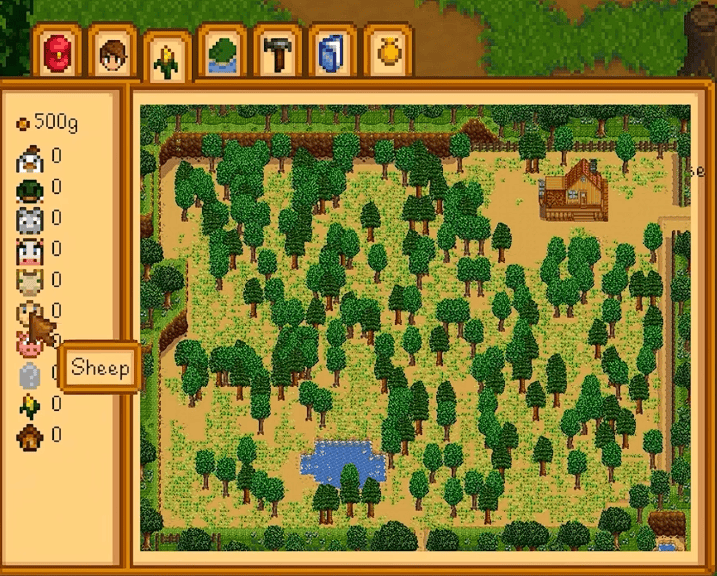Click the pink pig icon
The height and width of the screenshot is (576, 717).
27,345
